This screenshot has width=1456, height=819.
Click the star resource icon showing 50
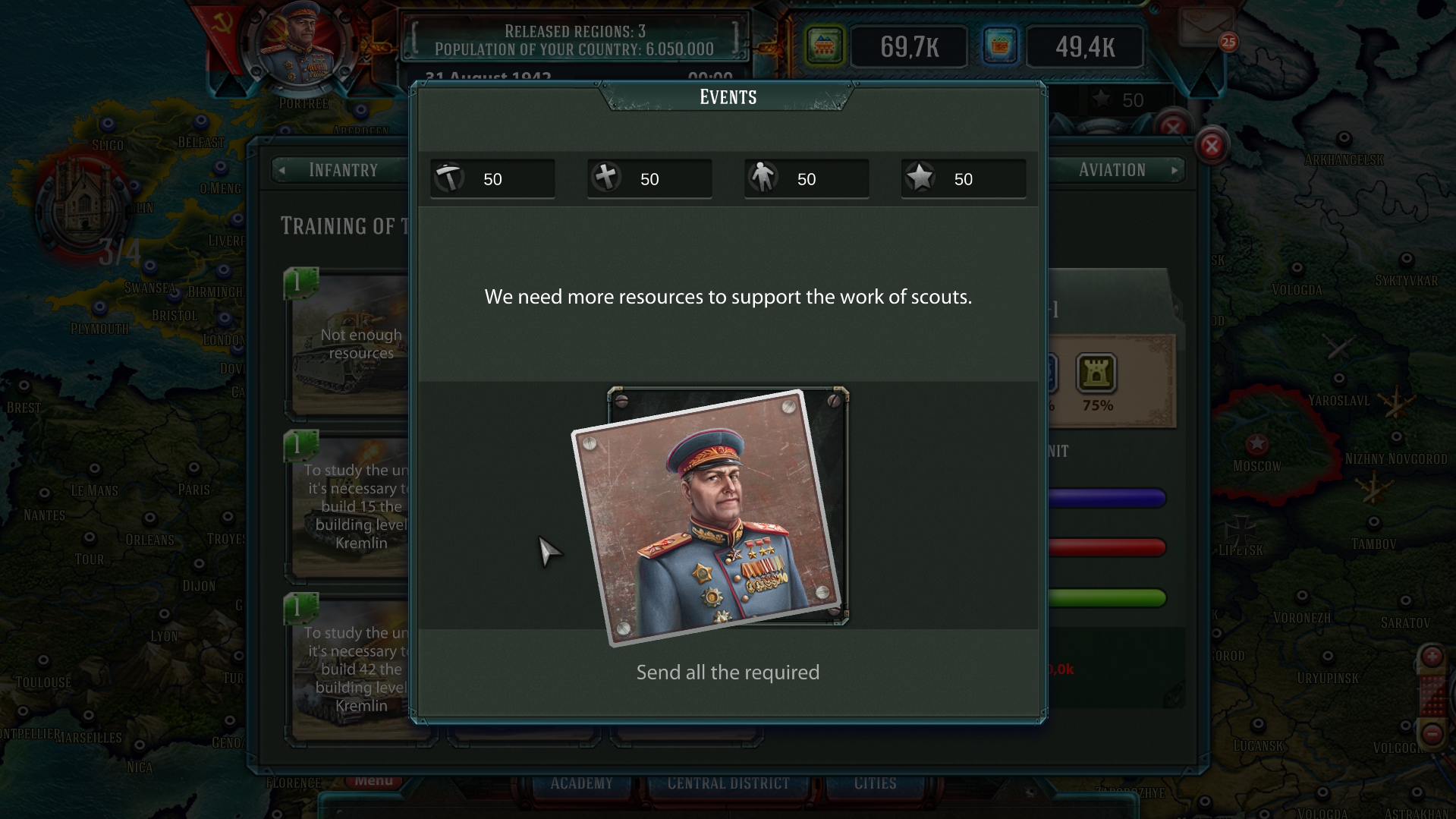(x=920, y=178)
